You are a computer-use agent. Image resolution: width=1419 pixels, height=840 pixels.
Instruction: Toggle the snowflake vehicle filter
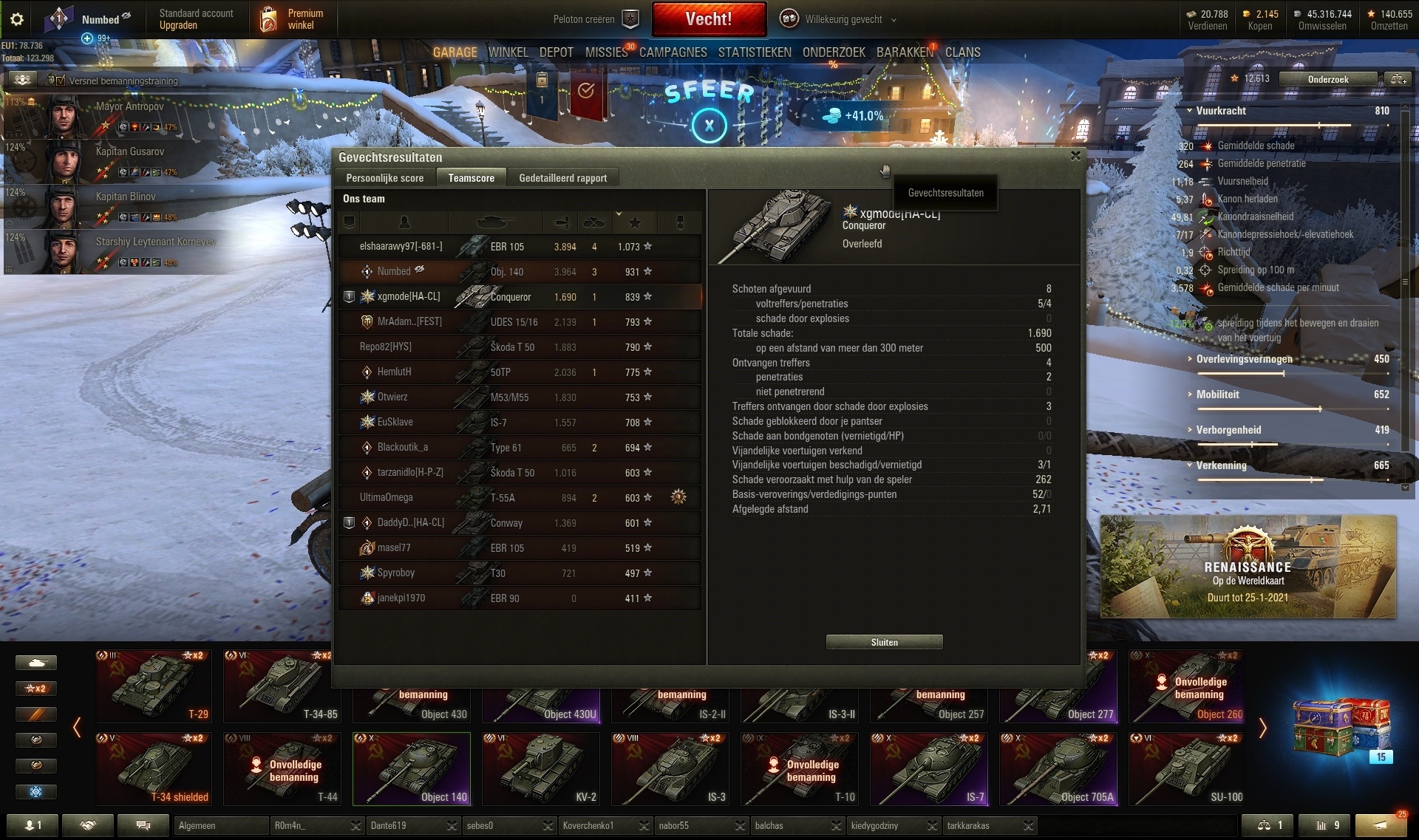coord(36,792)
